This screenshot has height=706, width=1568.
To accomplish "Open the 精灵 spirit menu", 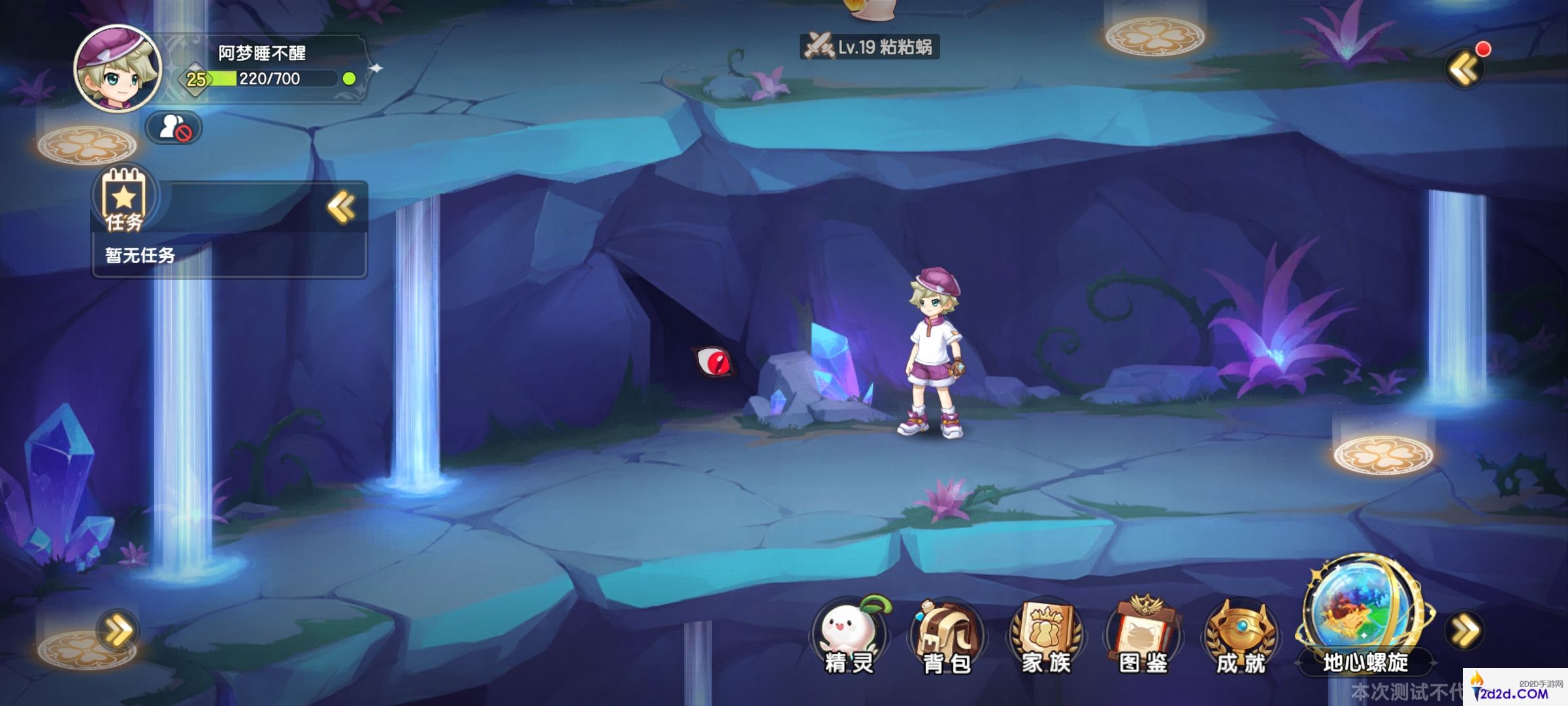I will (849, 635).
